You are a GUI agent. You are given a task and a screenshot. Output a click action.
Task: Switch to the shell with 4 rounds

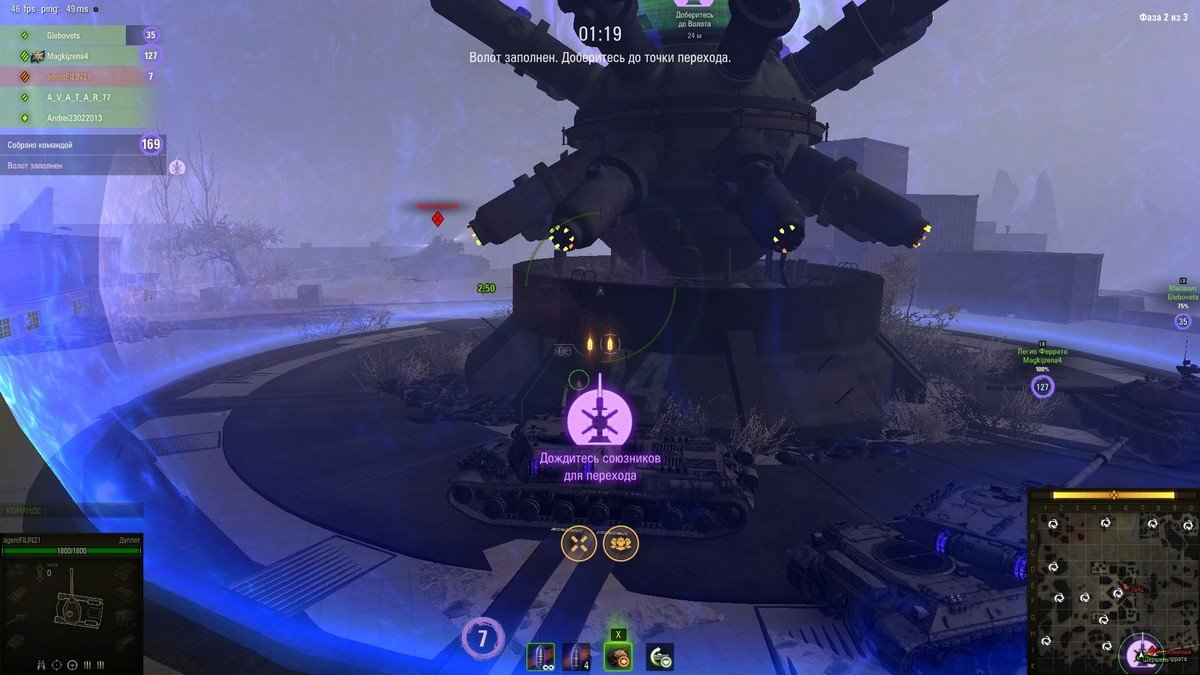point(576,657)
